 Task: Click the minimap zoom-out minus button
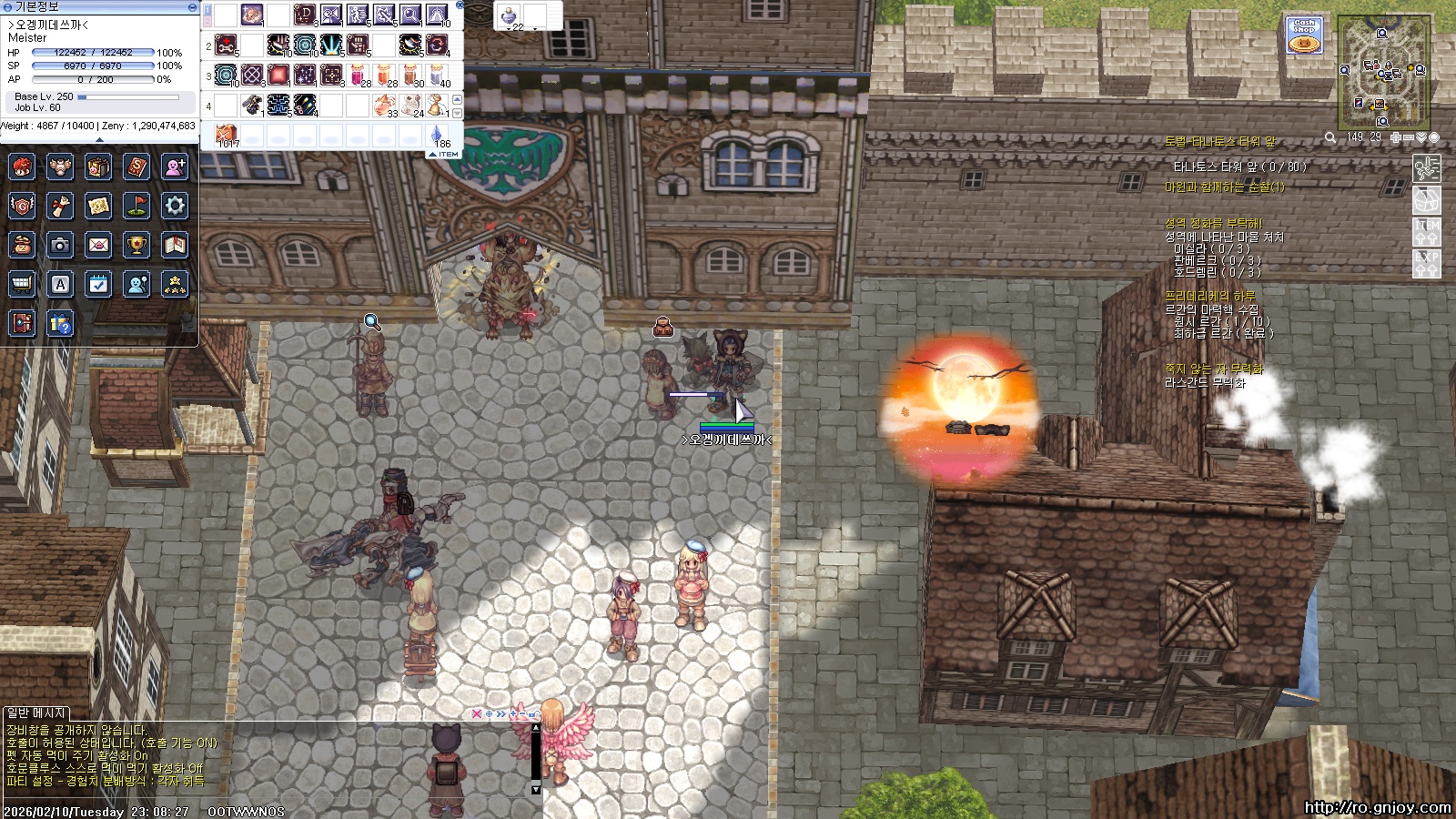(1409, 137)
